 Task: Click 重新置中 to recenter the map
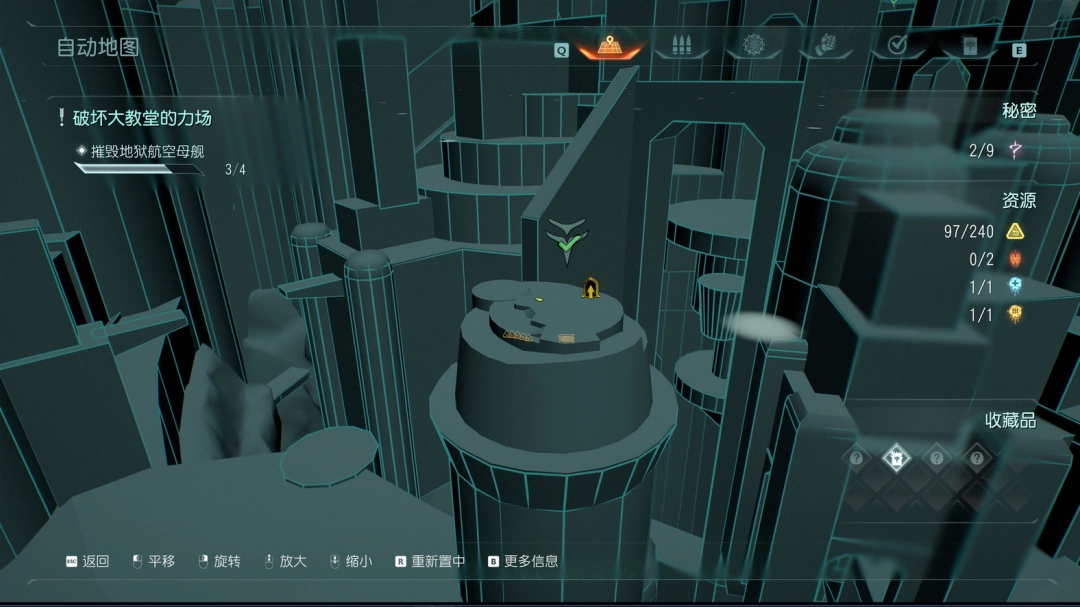tap(429, 562)
